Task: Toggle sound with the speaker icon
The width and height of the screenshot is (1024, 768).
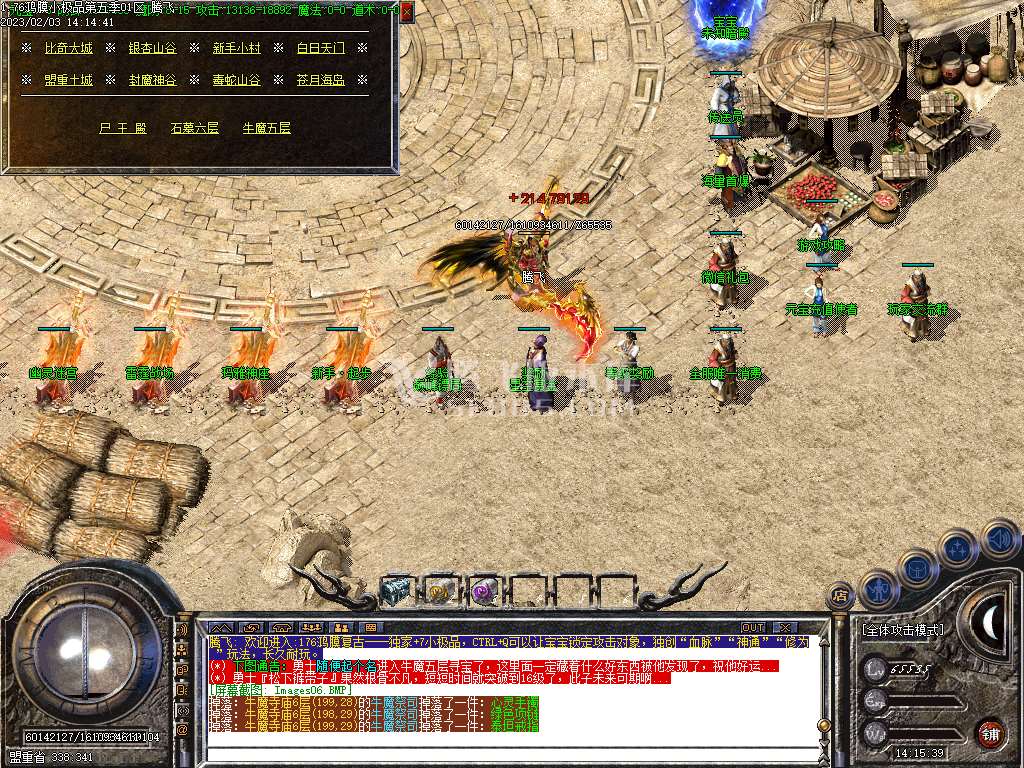Action: point(999,538)
